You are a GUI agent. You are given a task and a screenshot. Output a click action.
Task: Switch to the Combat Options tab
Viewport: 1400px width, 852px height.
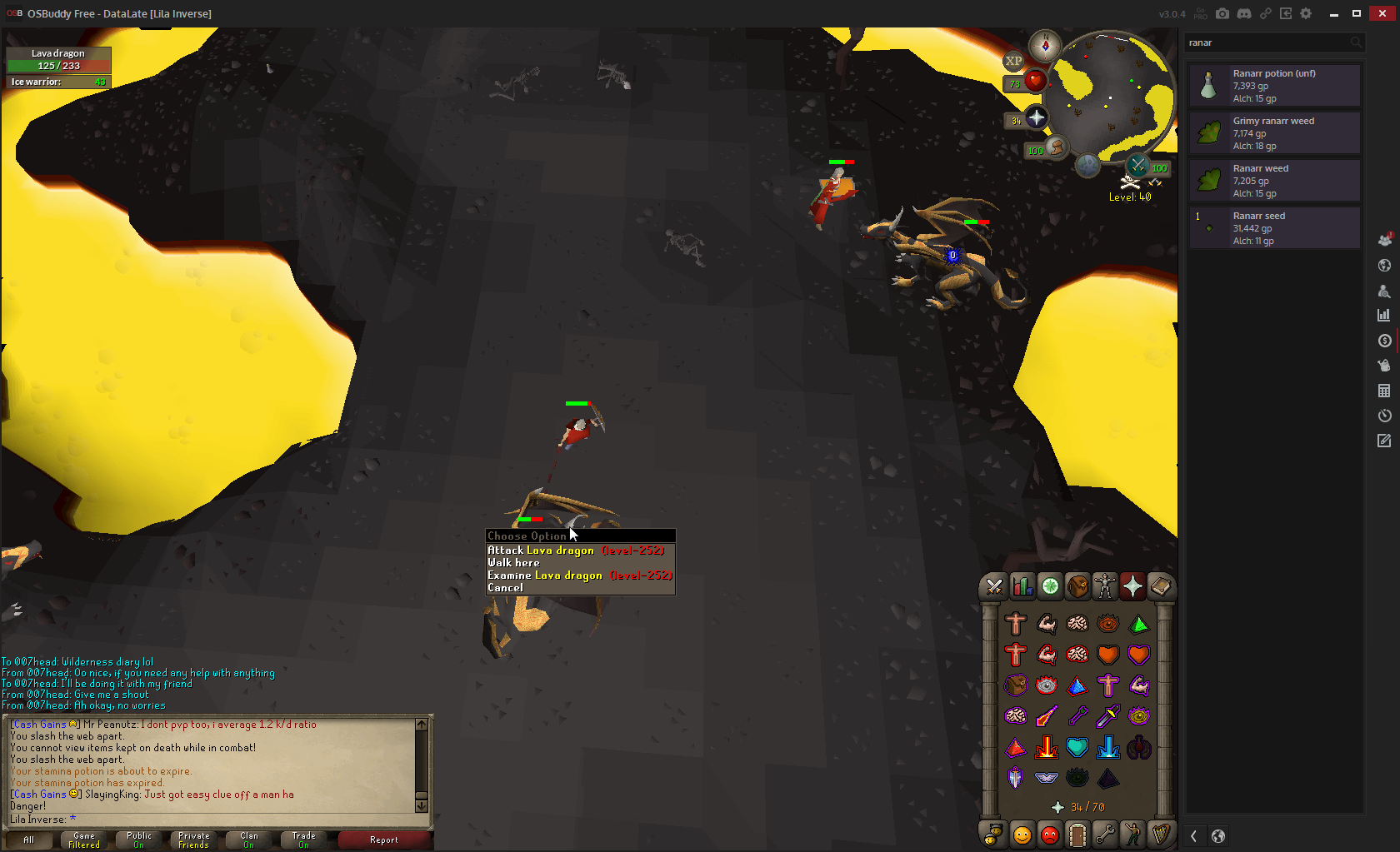(994, 587)
